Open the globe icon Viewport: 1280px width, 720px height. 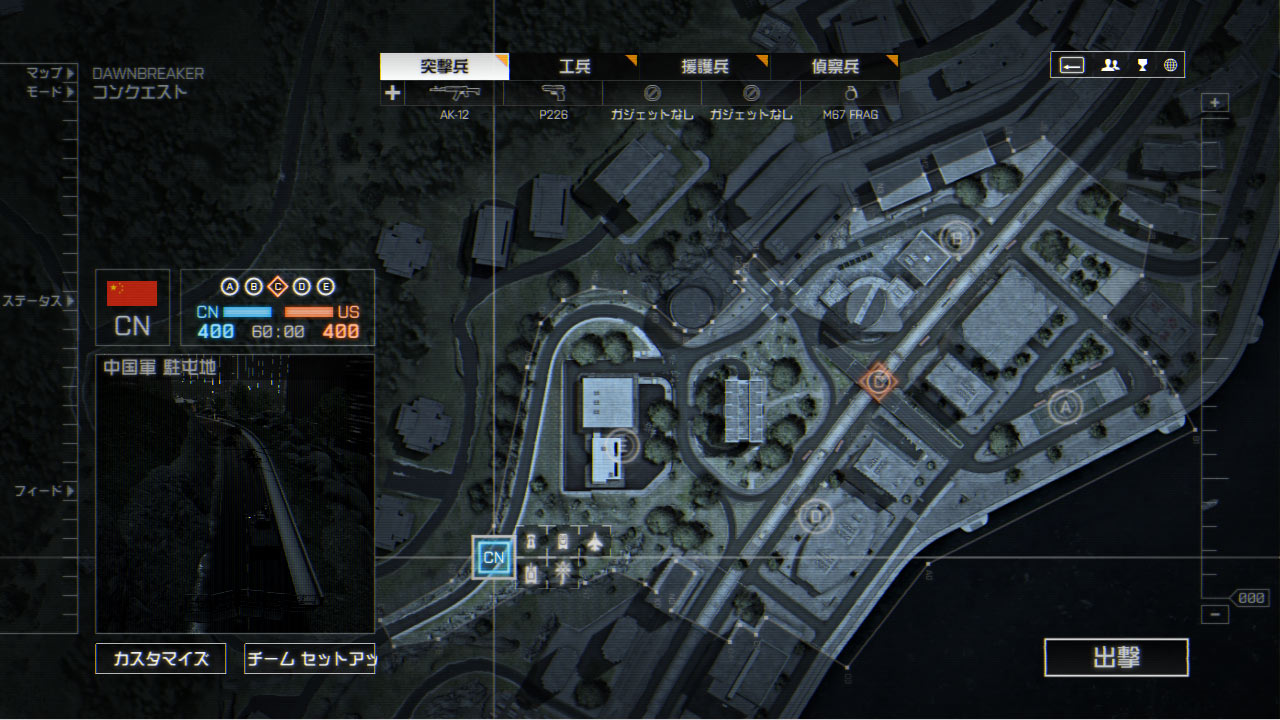[1170, 65]
